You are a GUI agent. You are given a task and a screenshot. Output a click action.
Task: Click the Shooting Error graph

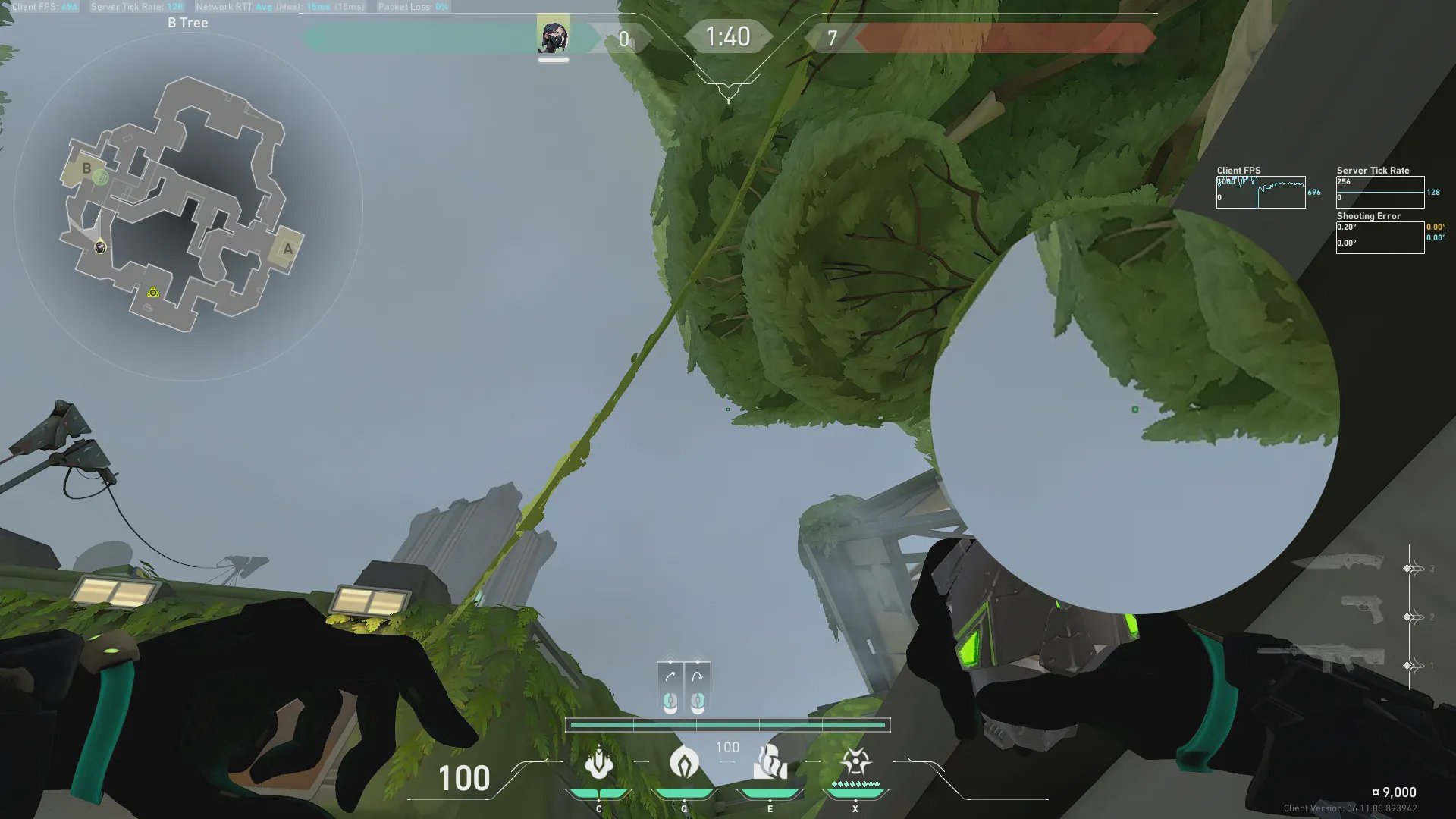point(1379,237)
